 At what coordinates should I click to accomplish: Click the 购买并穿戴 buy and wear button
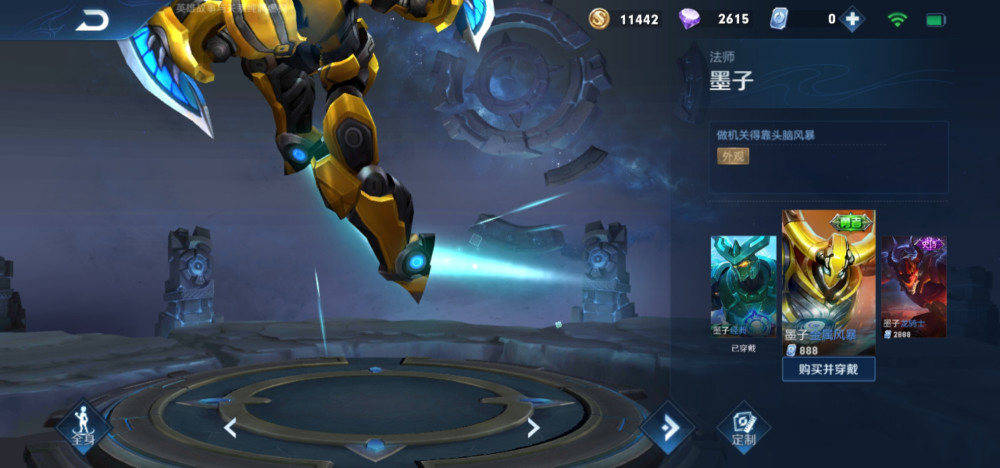click(828, 369)
